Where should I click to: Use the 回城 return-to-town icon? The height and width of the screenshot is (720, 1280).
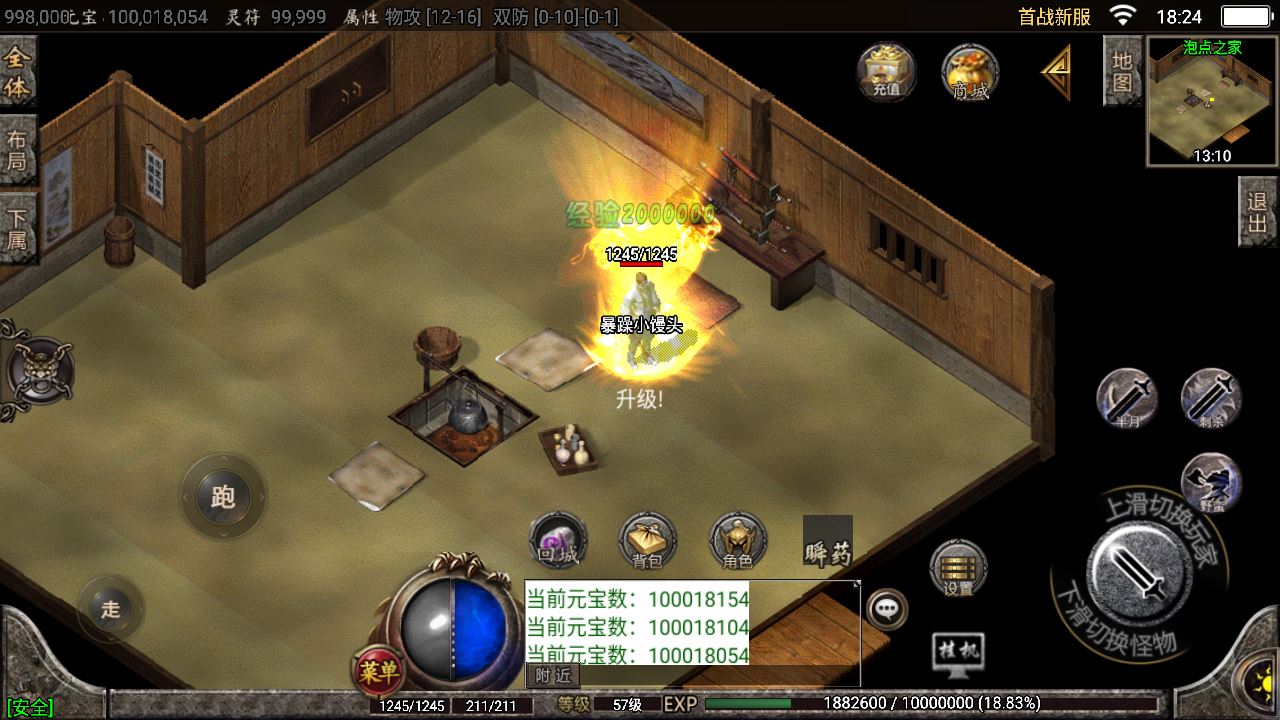point(557,541)
